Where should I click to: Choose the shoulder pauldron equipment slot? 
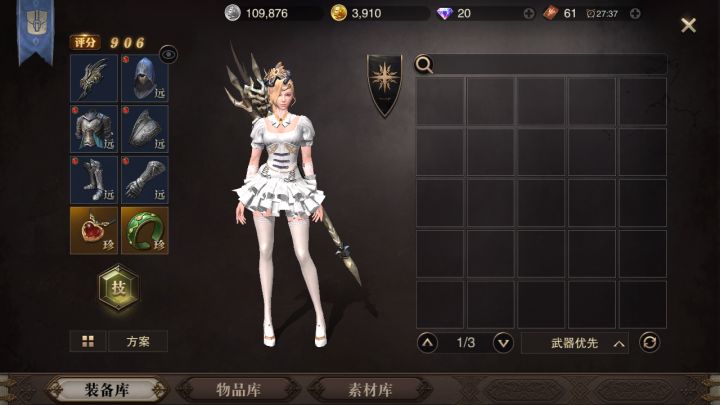click(145, 128)
